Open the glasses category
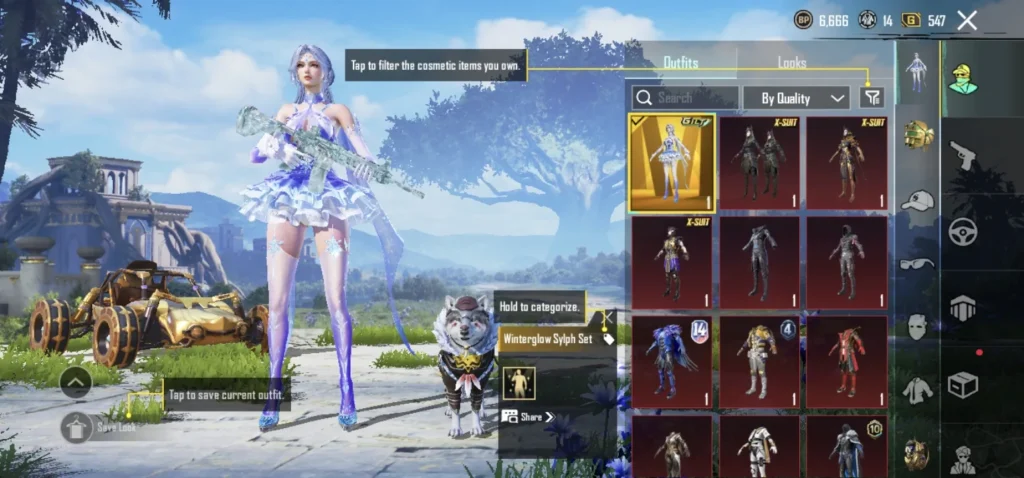This screenshot has height=478, width=1024. (x=917, y=263)
